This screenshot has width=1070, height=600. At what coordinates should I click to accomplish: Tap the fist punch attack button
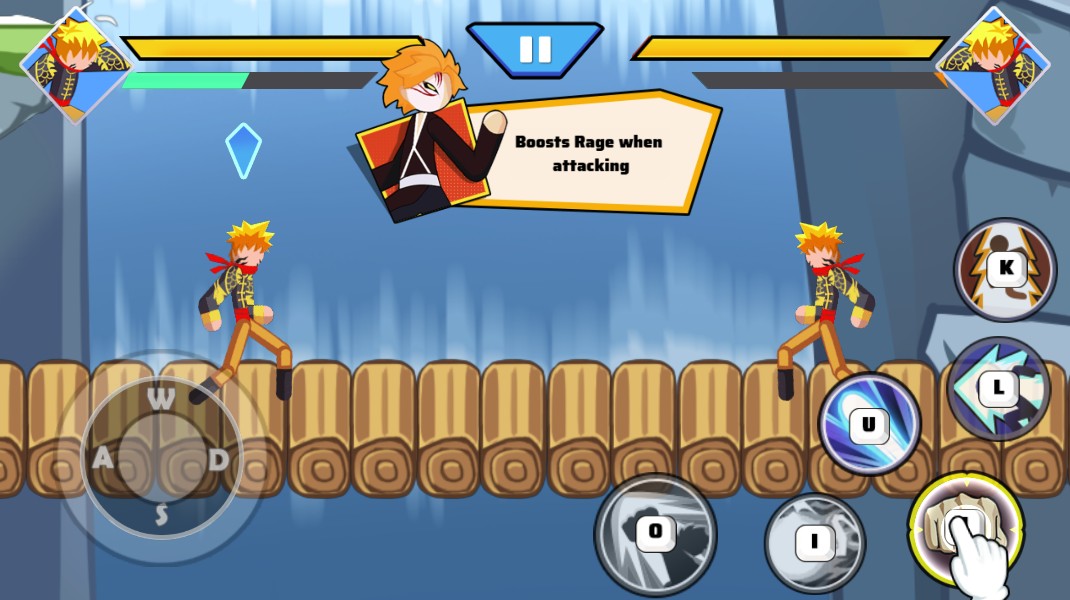(964, 526)
